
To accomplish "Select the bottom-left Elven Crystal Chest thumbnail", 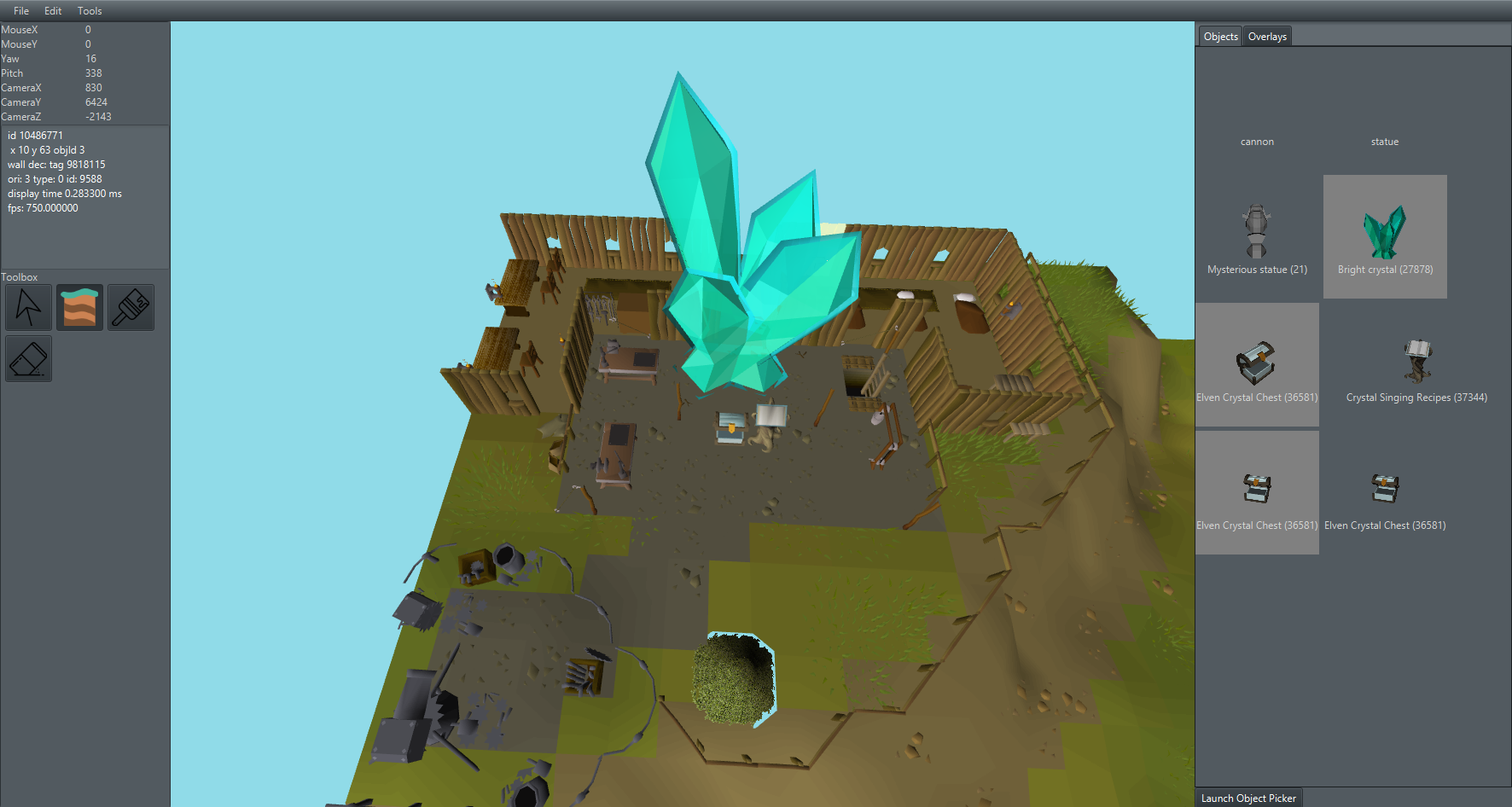I will click(1257, 486).
